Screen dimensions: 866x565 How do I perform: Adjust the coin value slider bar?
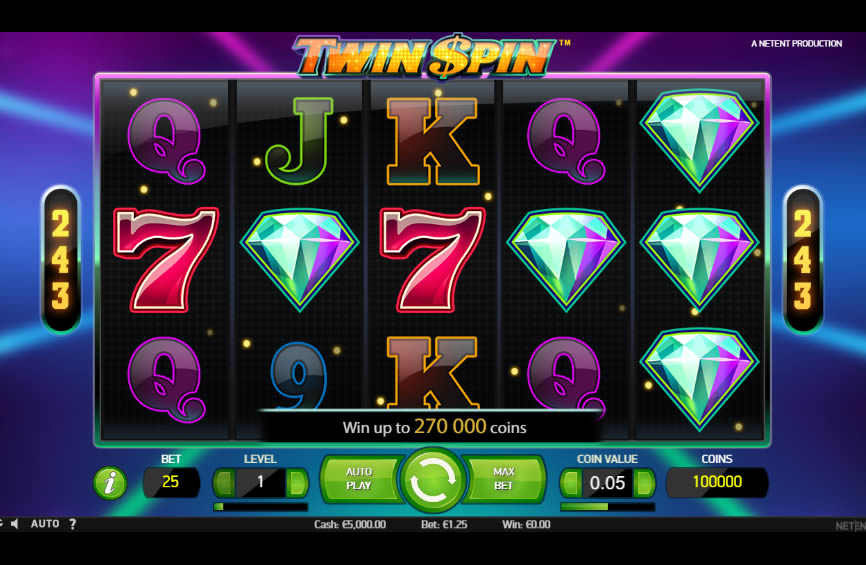pos(607,507)
